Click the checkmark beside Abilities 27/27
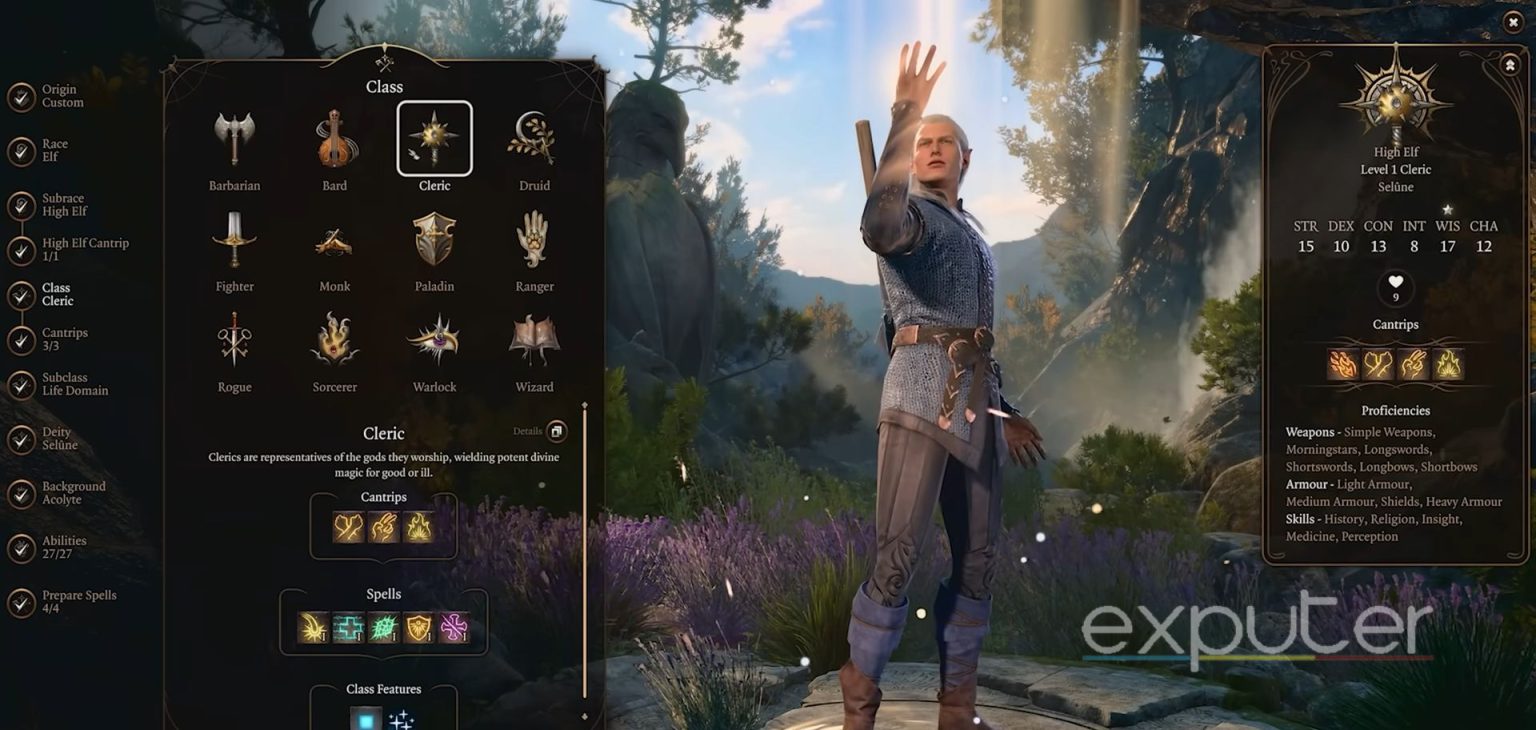 (x=22, y=547)
